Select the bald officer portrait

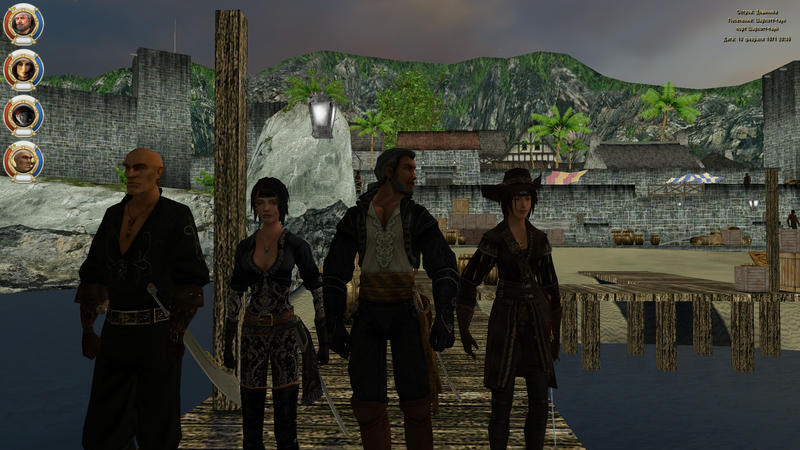(x=22, y=160)
